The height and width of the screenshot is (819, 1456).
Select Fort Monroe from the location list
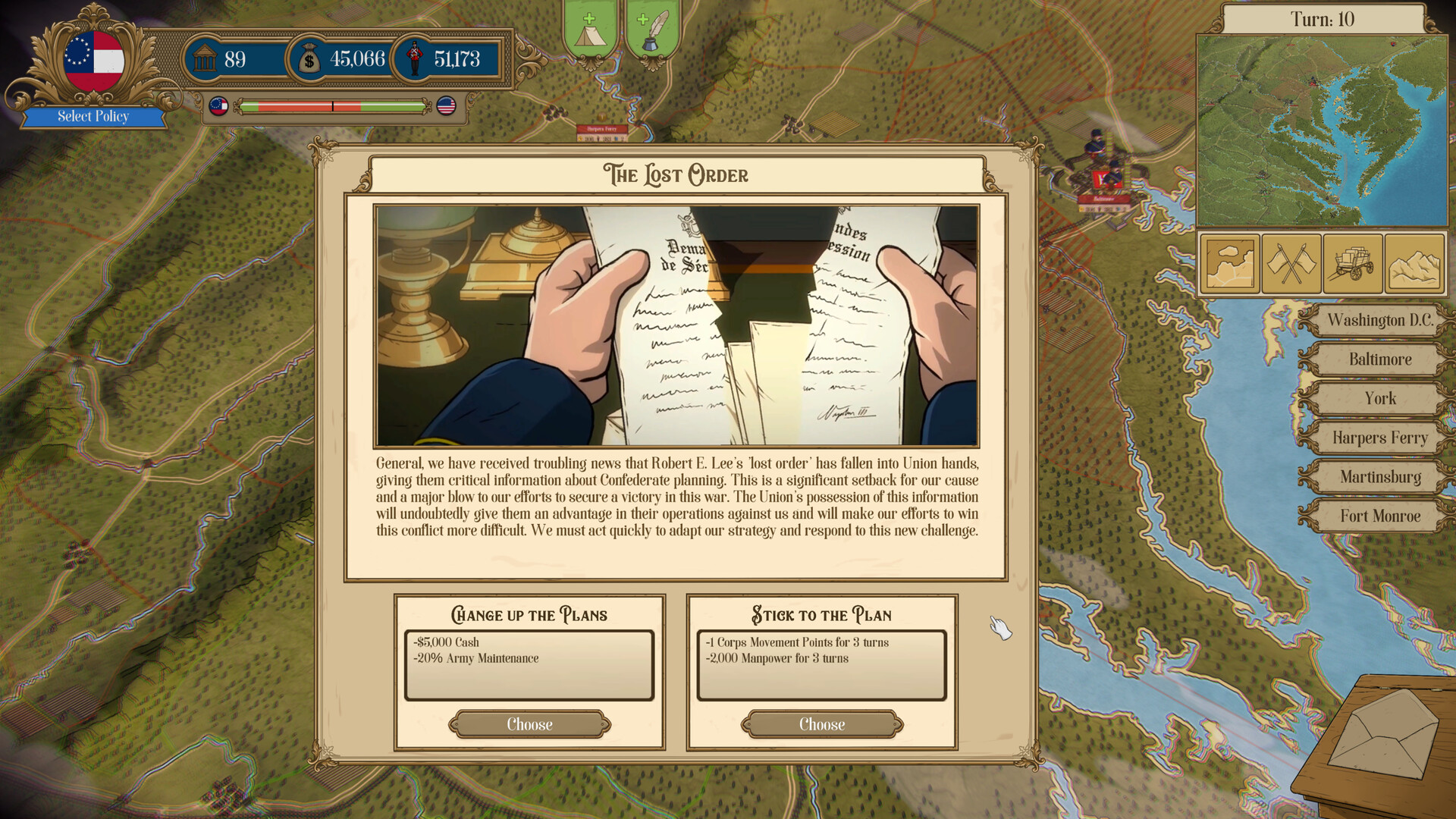point(1377,516)
